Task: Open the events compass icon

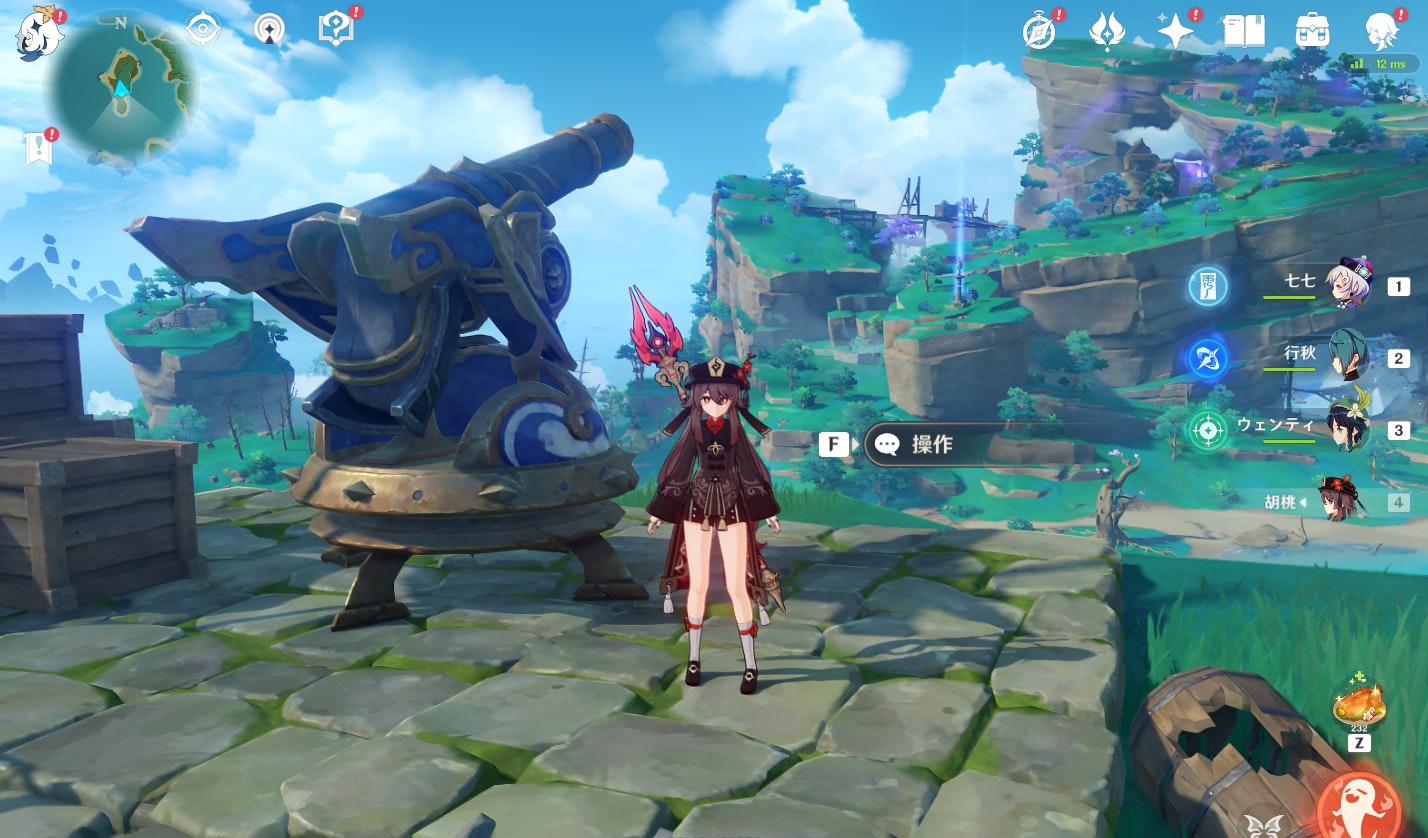Action: 1040,31
